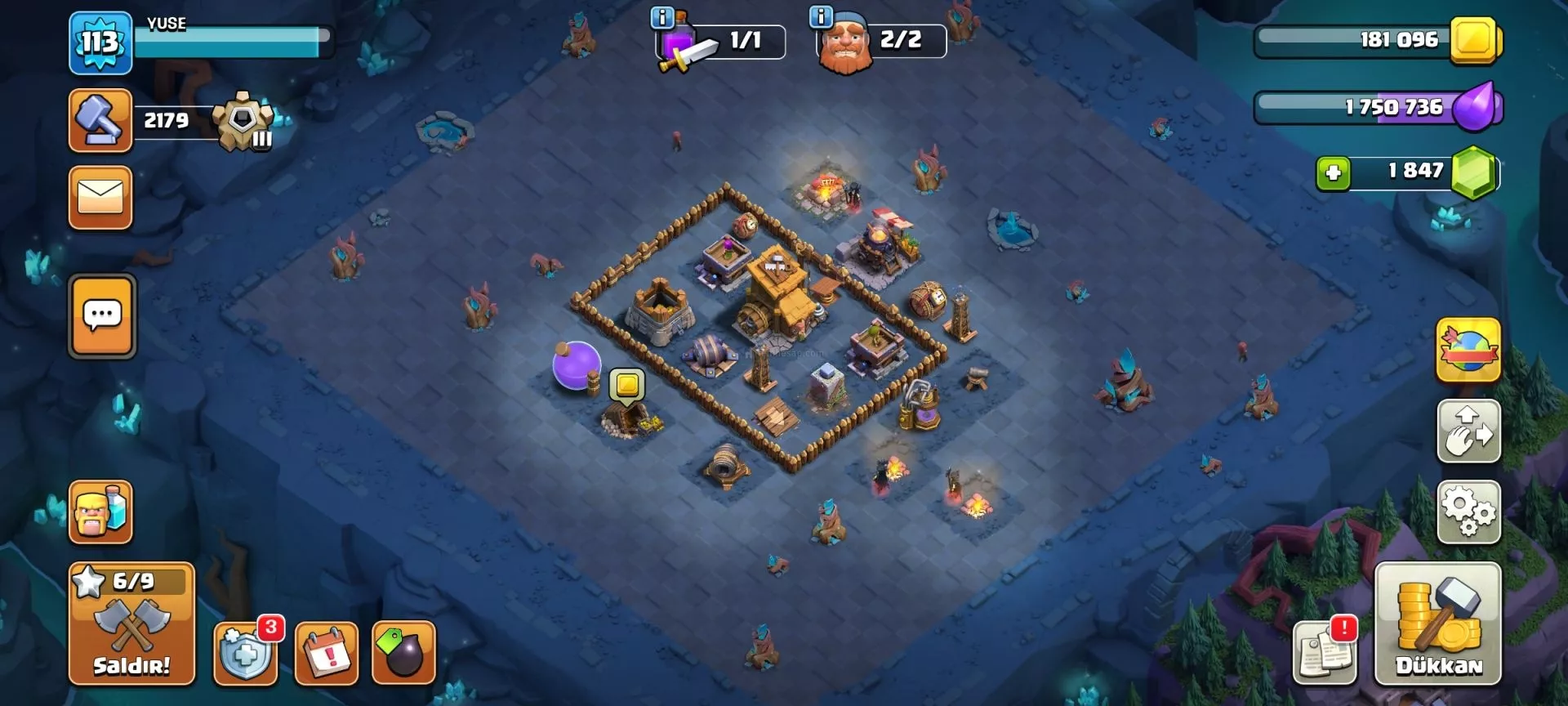Open the events calendar button
The width and height of the screenshot is (1568, 706).
pos(327,653)
